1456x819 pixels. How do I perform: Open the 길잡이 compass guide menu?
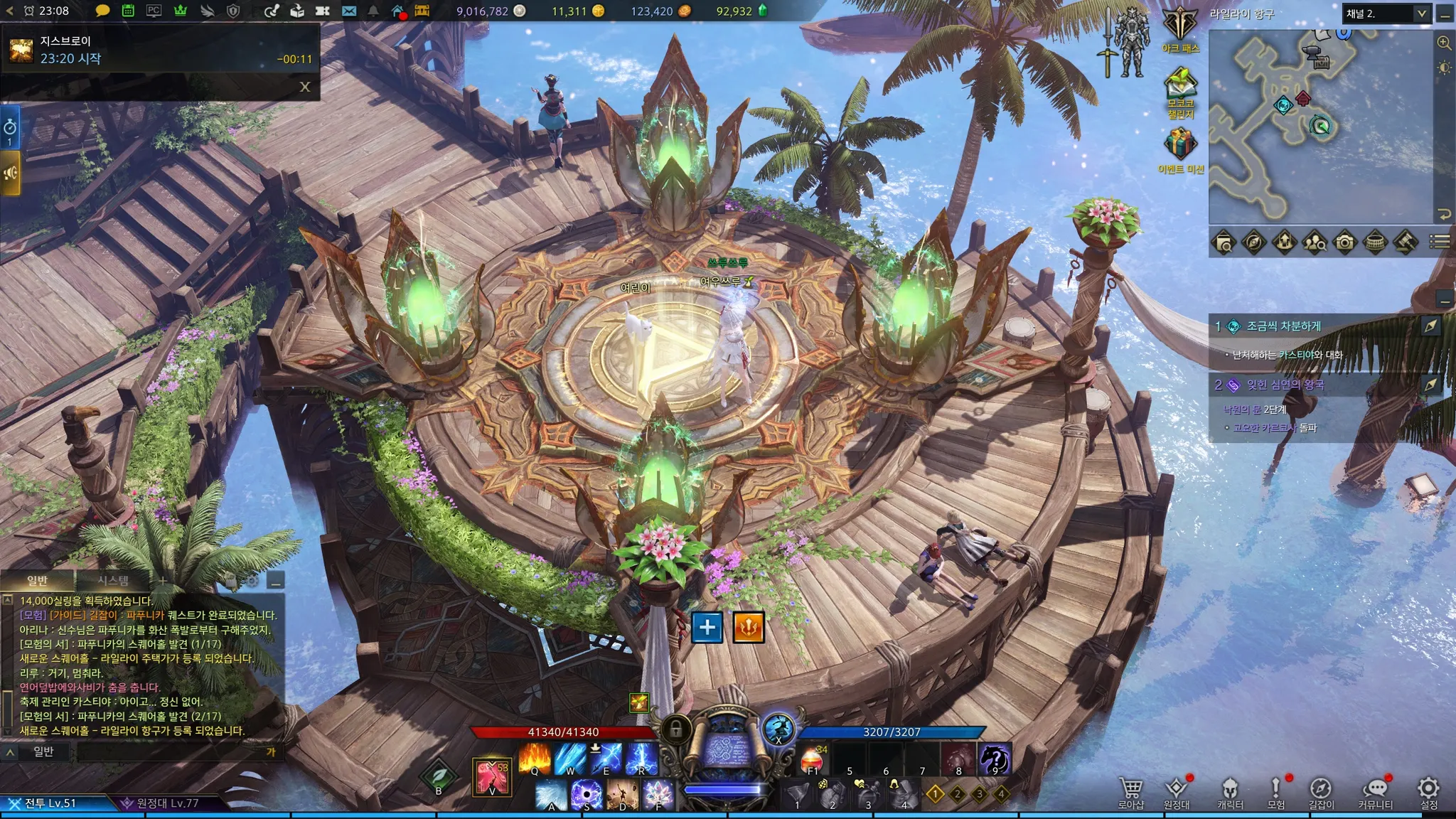(1320, 789)
